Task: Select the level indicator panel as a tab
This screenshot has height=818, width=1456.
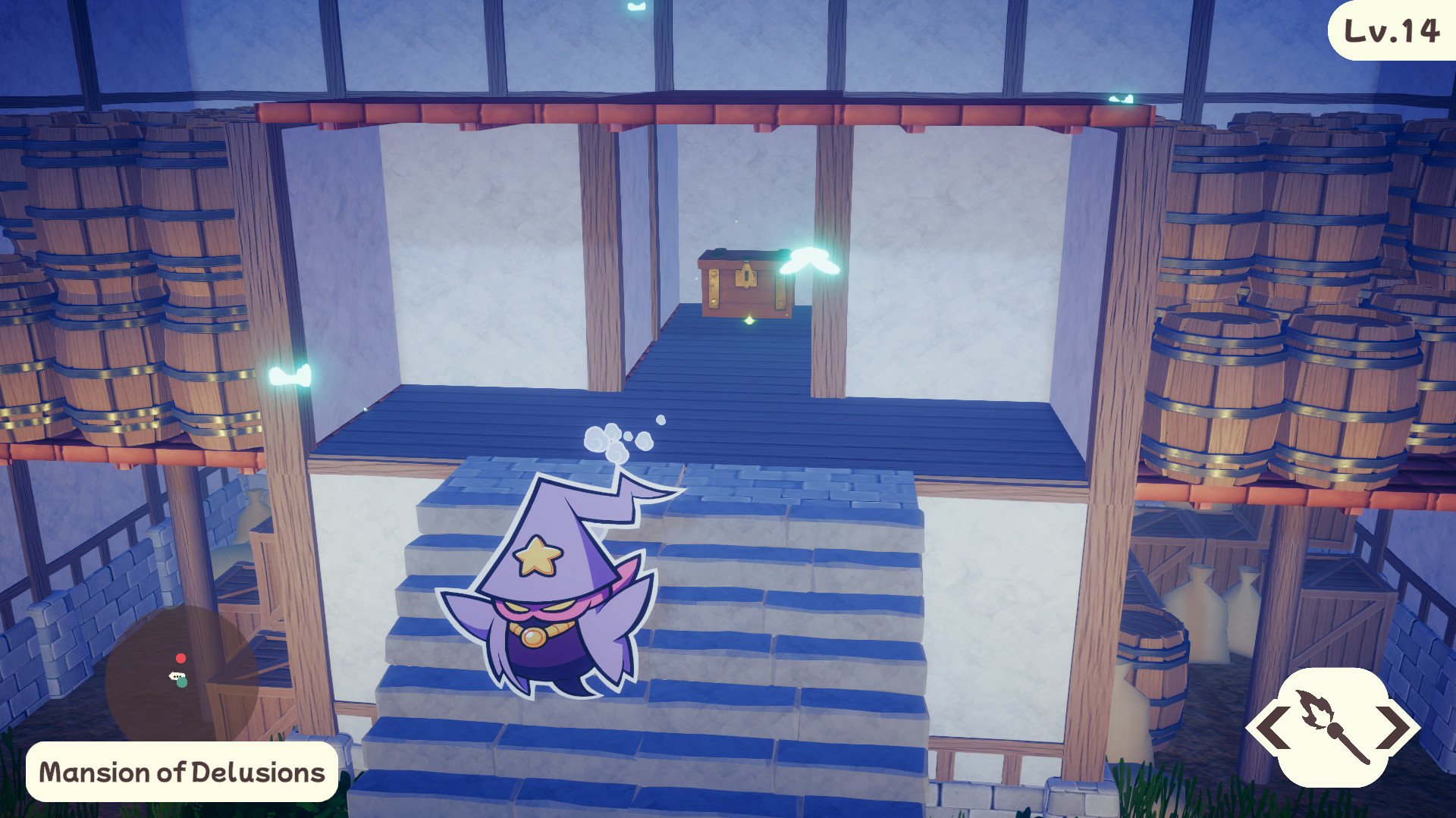Action: tap(1392, 32)
